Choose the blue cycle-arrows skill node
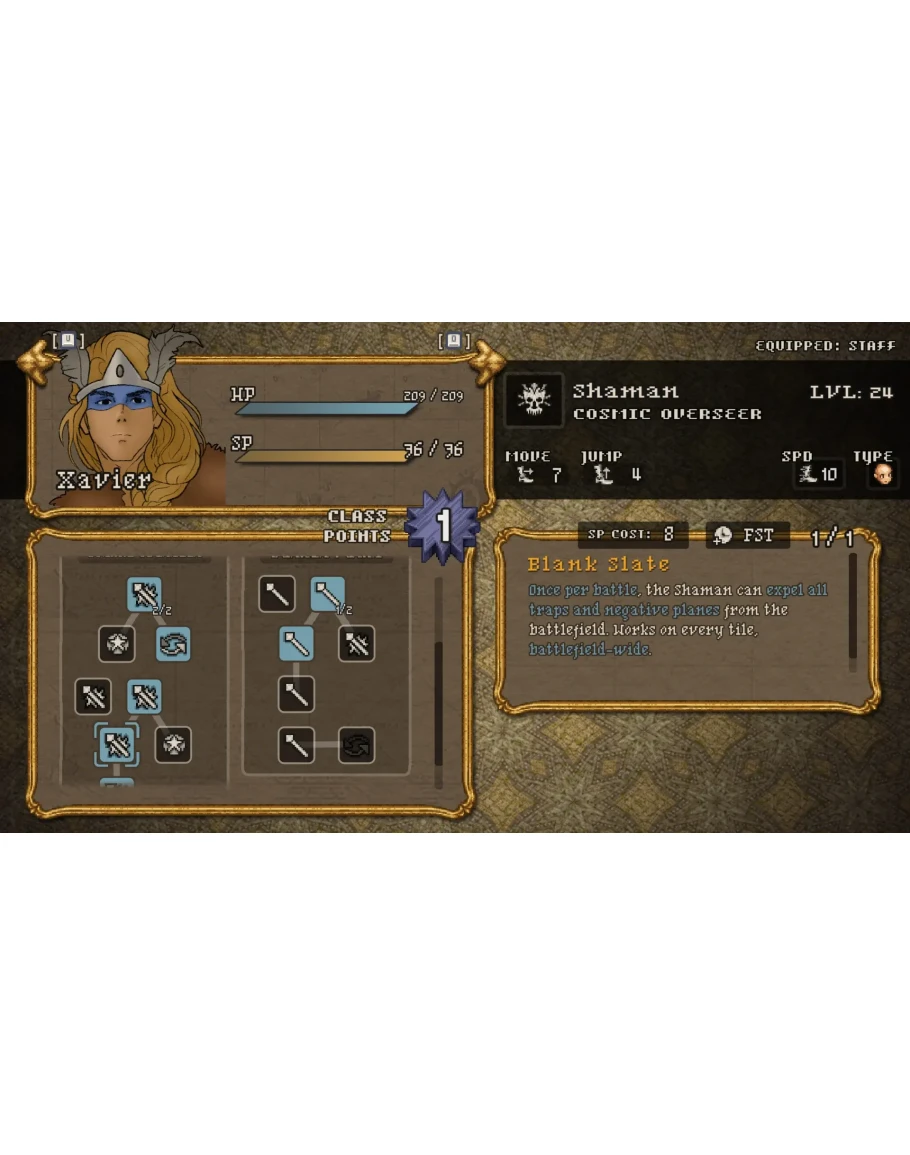Viewport: 910px width, 1155px height. (173, 644)
